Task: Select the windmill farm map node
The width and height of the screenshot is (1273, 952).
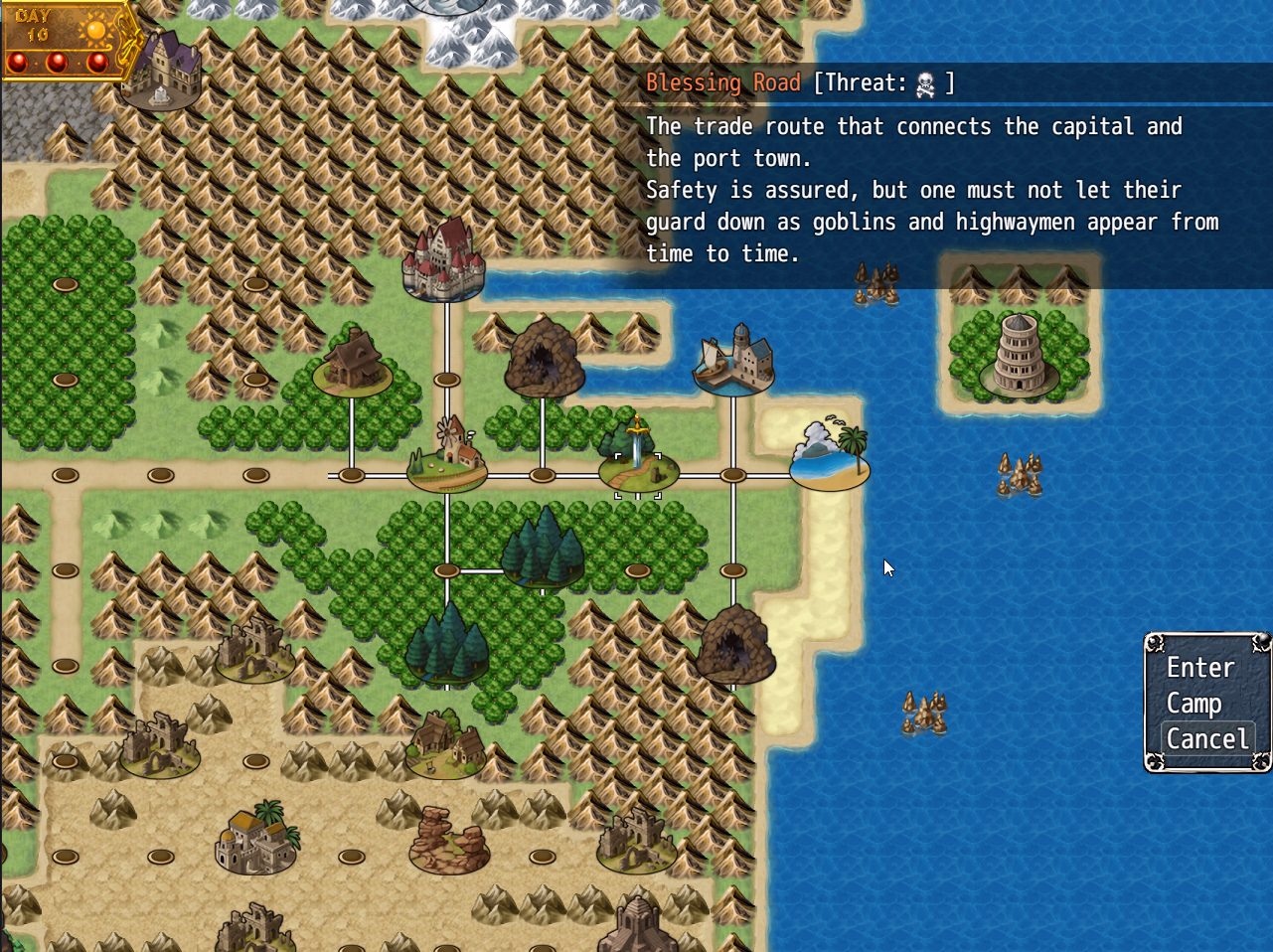Action: pos(448,456)
